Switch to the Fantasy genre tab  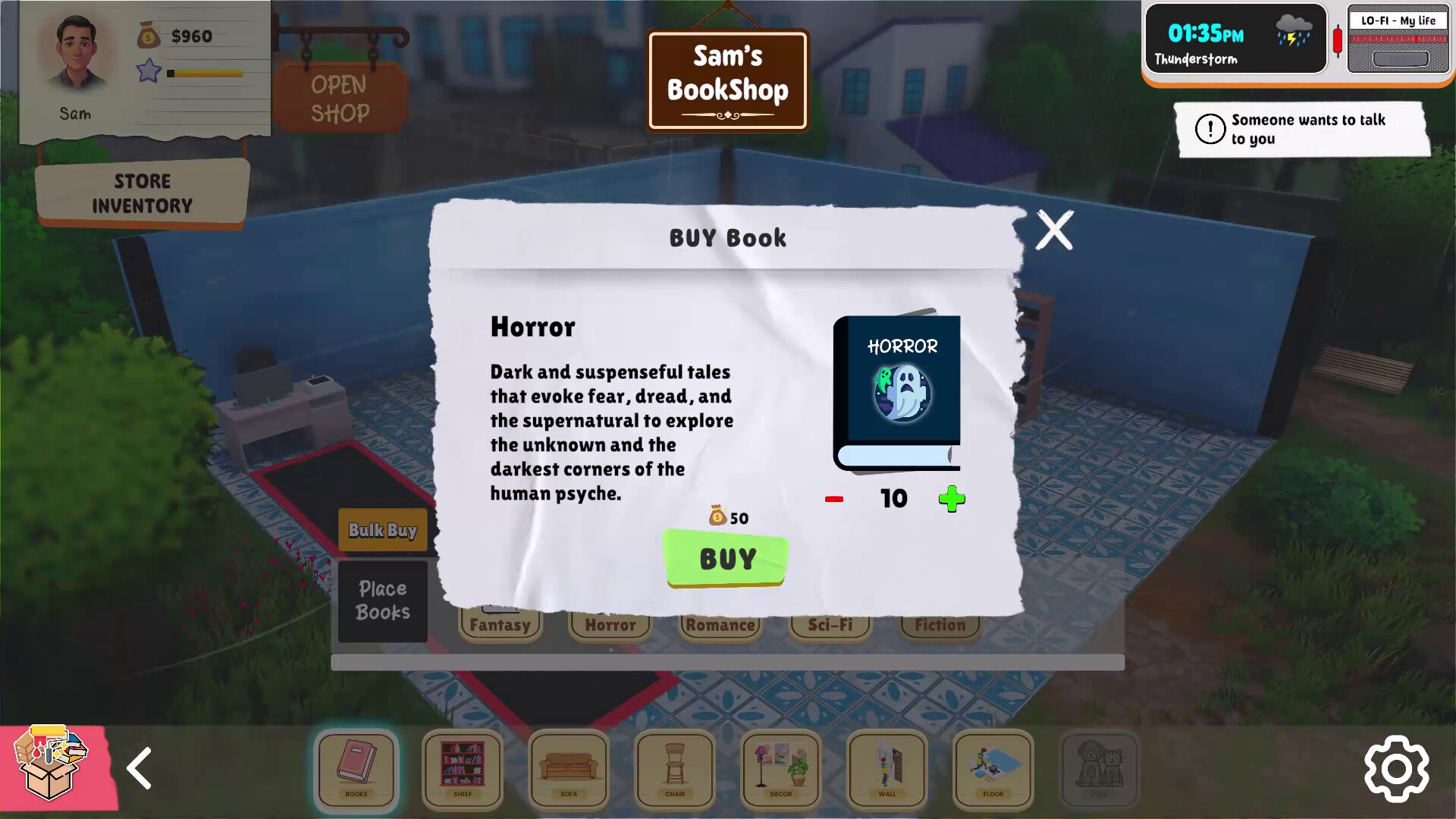click(500, 625)
